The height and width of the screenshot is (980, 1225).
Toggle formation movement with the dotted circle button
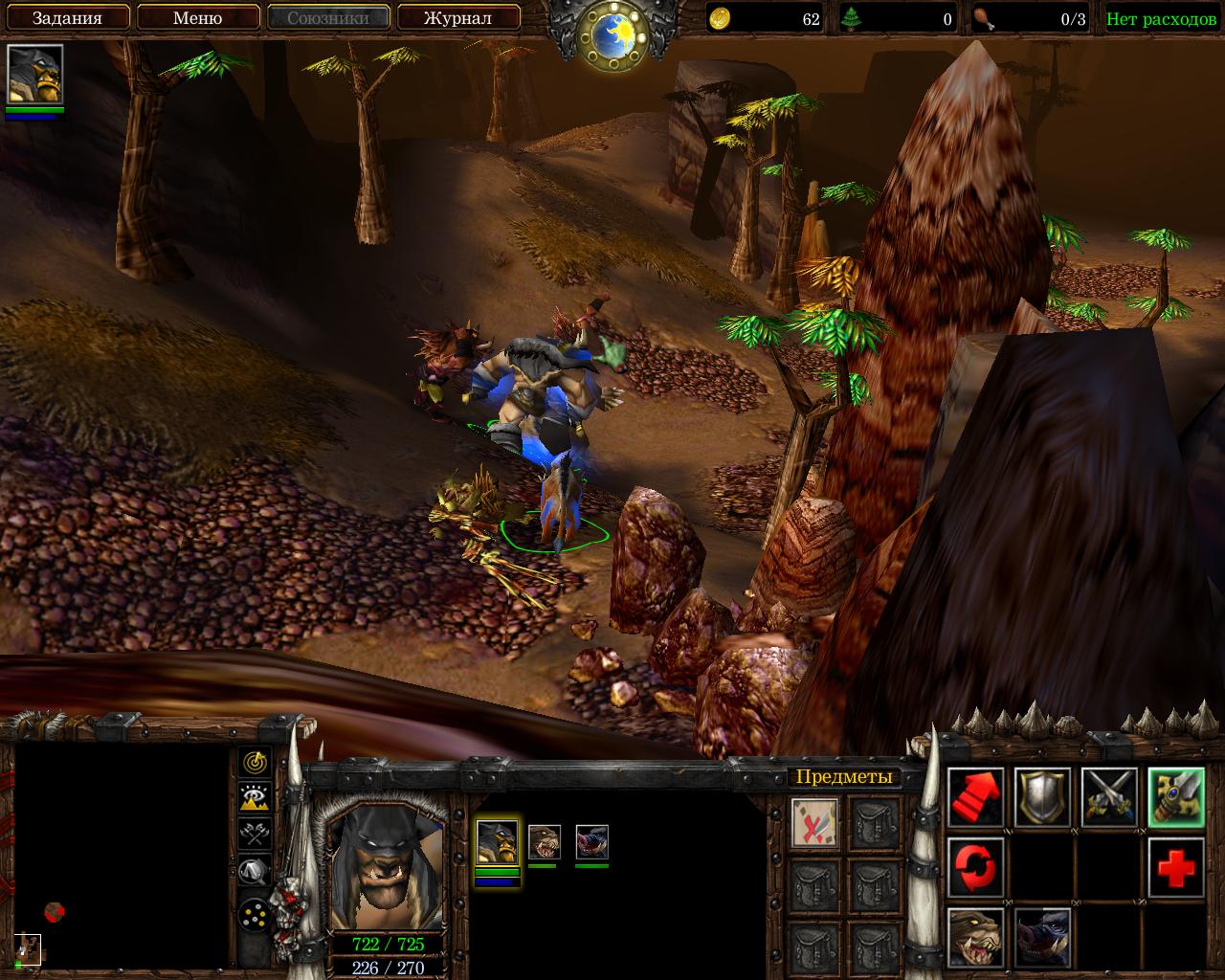tap(255, 913)
